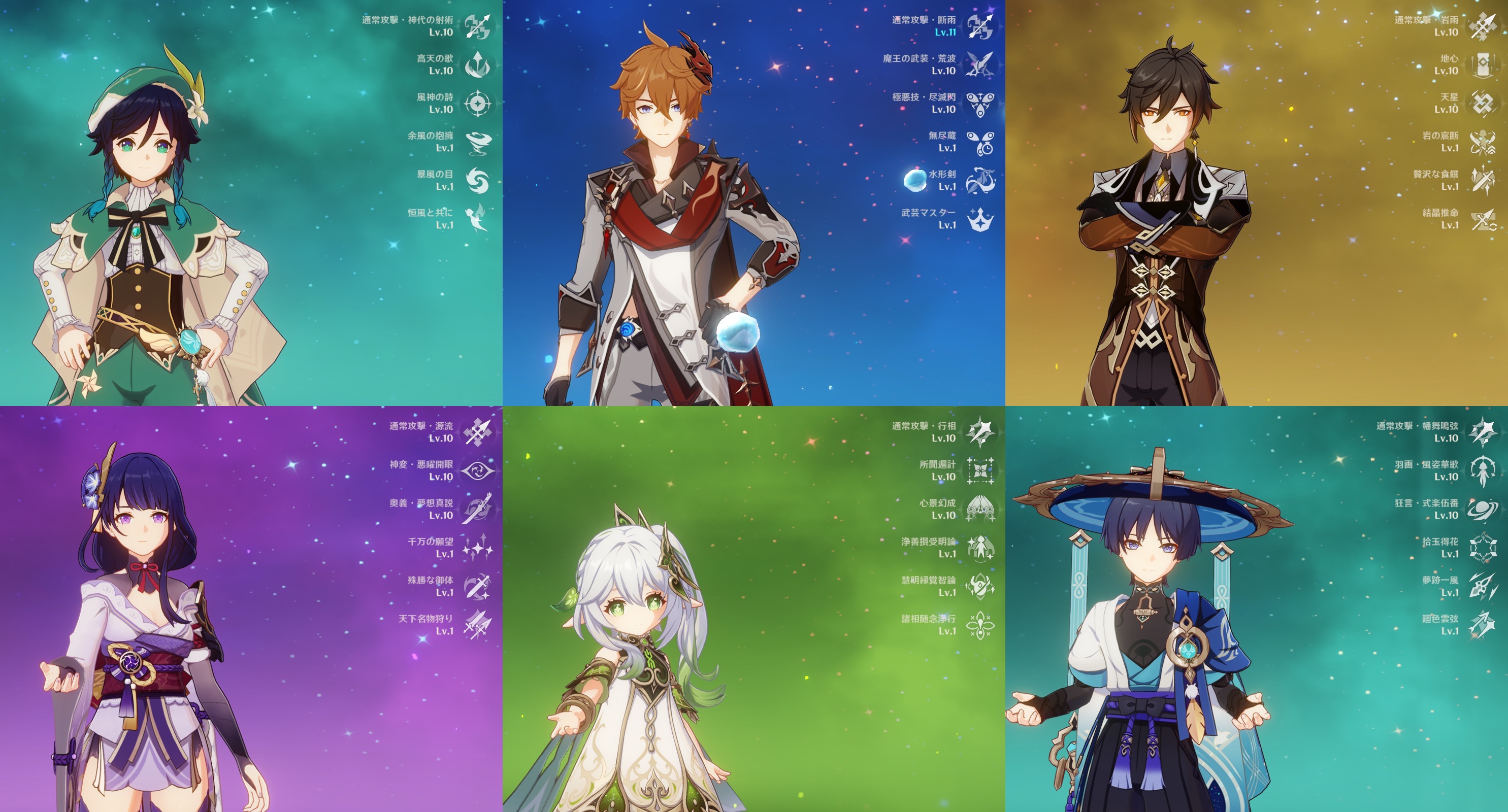The height and width of the screenshot is (812, 1508).
Task: Select Nahida's 所聞遍計 skill talent
Action: pos(980,470)
